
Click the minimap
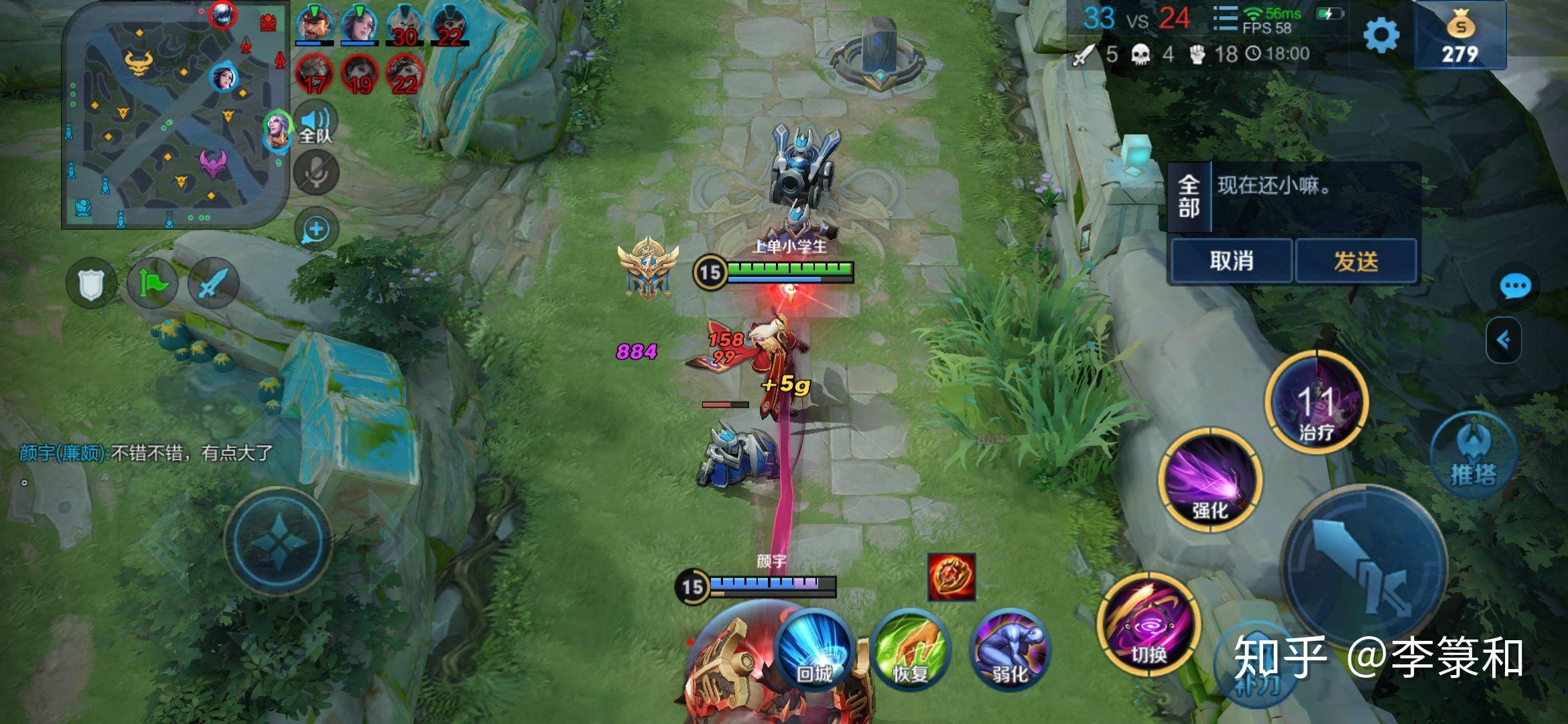pyautogui.click(x=176, y=115)
